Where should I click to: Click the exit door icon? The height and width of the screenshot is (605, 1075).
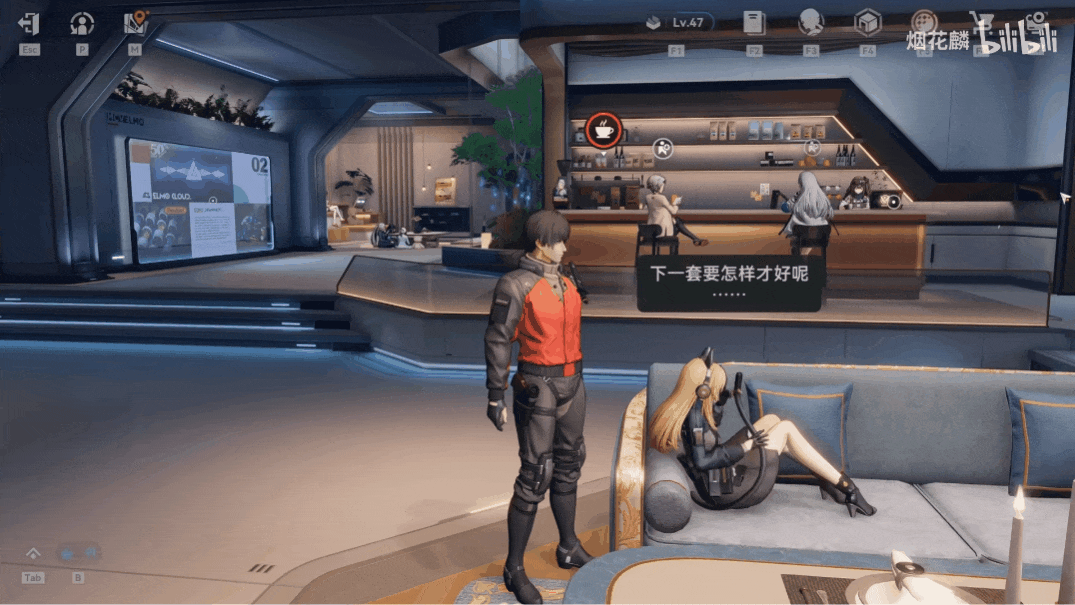29,23
